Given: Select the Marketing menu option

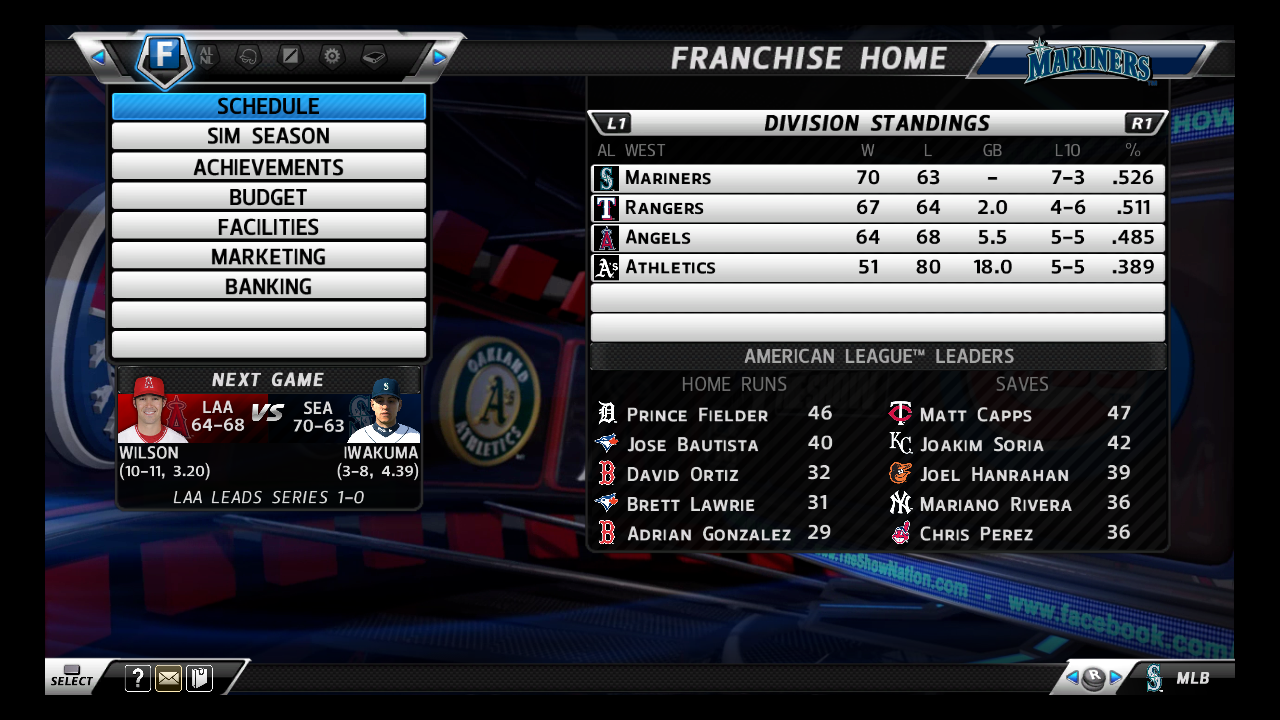Looking at the screenshot, I should tap(268, 257).
